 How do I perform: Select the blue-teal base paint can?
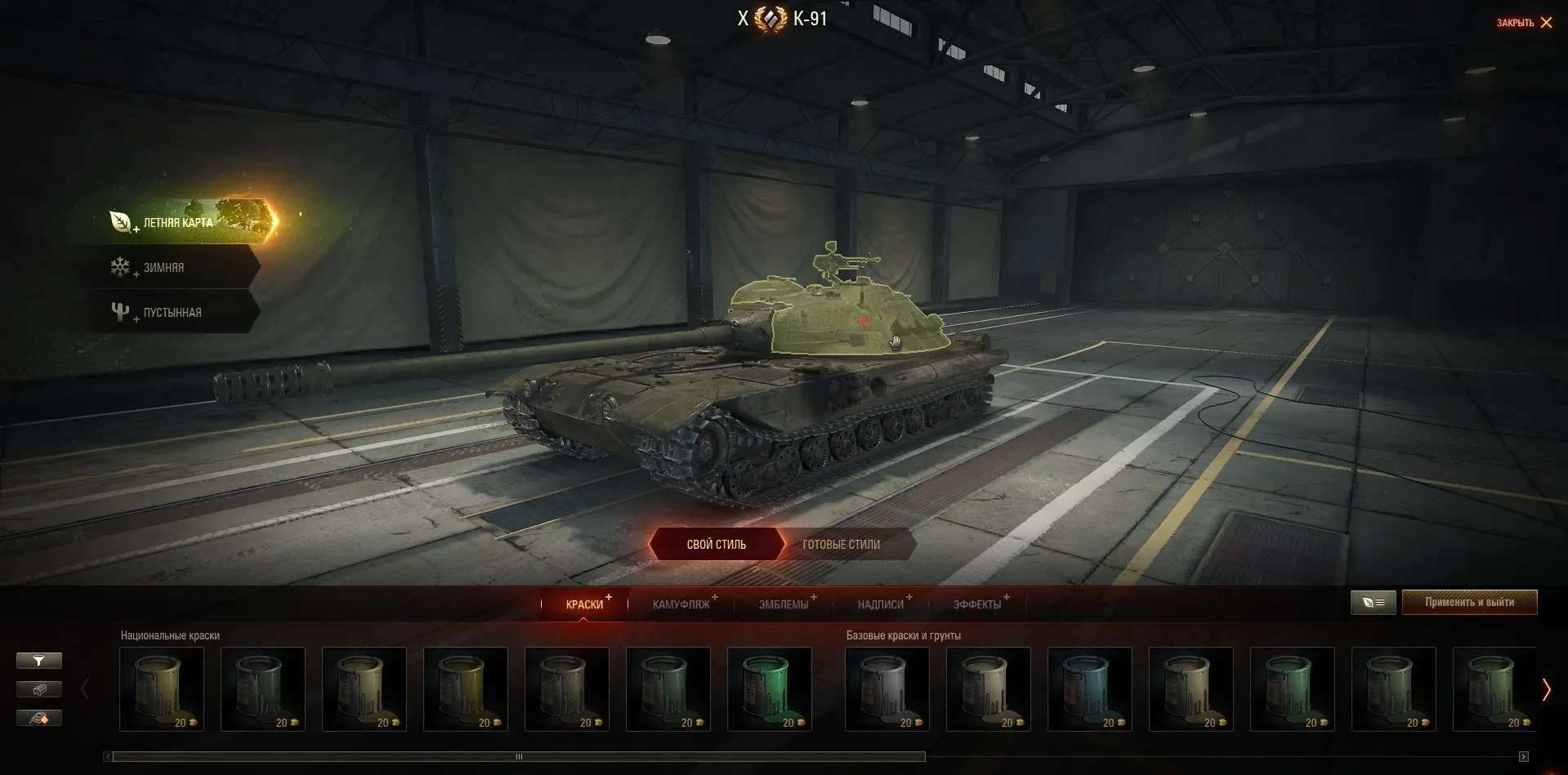click(1089, 688)
